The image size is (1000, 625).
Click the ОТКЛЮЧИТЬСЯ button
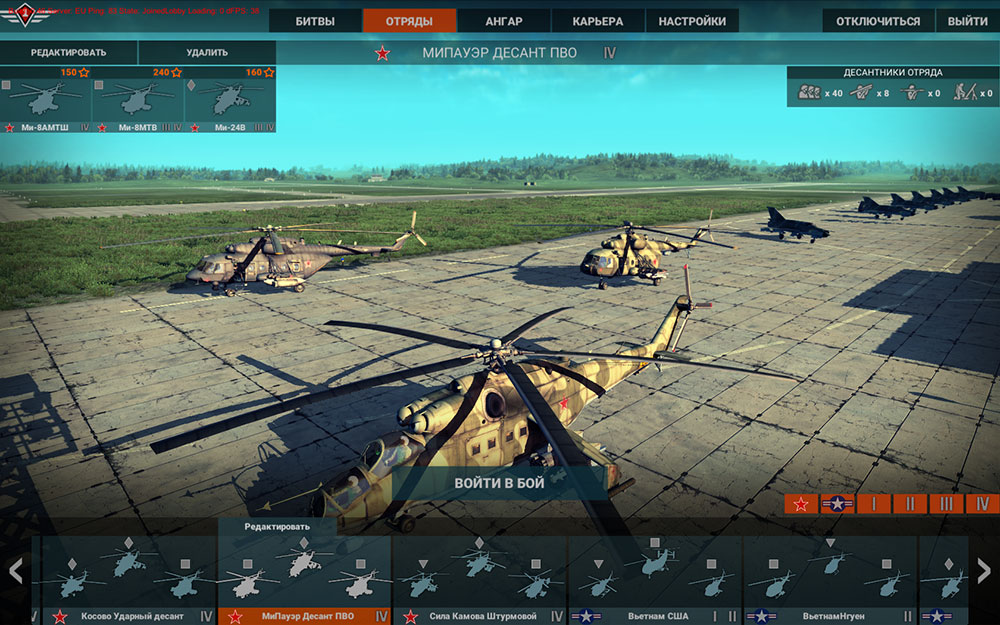click(878, 21)
